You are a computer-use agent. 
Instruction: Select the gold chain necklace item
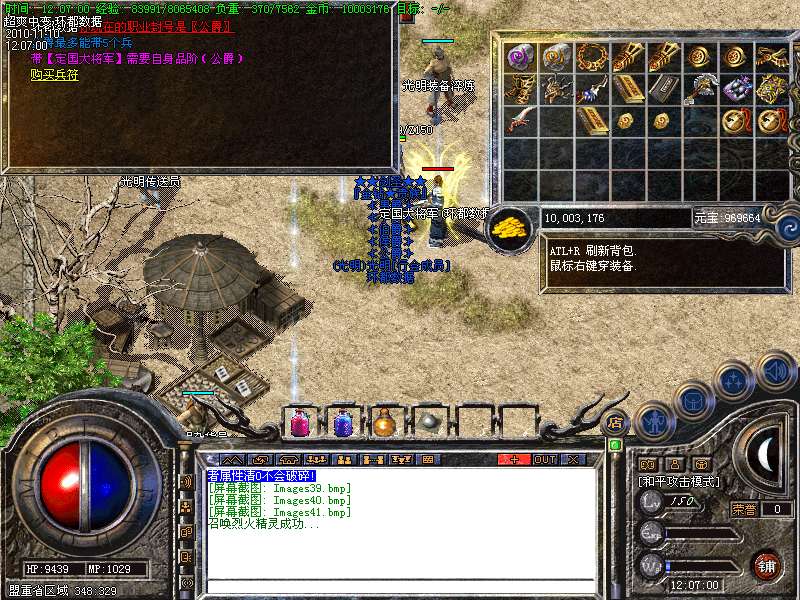point(591,56)
